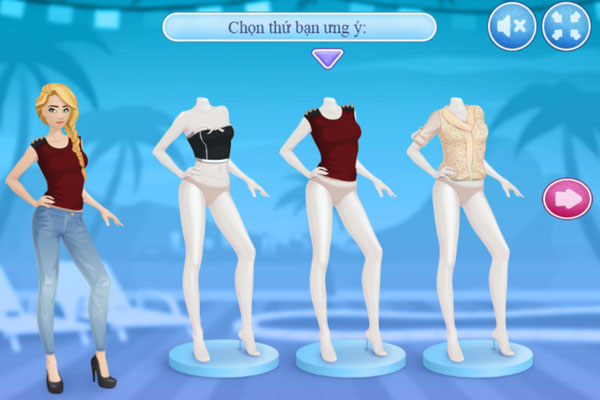Select the dark red studded top mannequin
This screenshot has width=600, height=400.
331,145
